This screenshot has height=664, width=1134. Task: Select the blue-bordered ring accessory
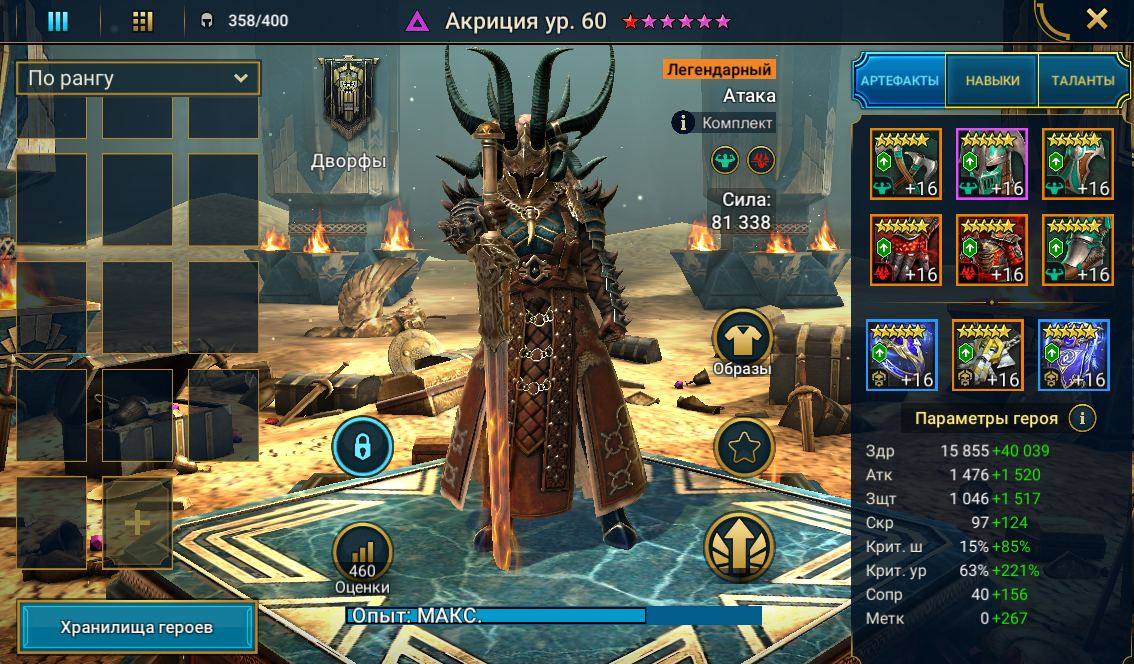point(901,355)
